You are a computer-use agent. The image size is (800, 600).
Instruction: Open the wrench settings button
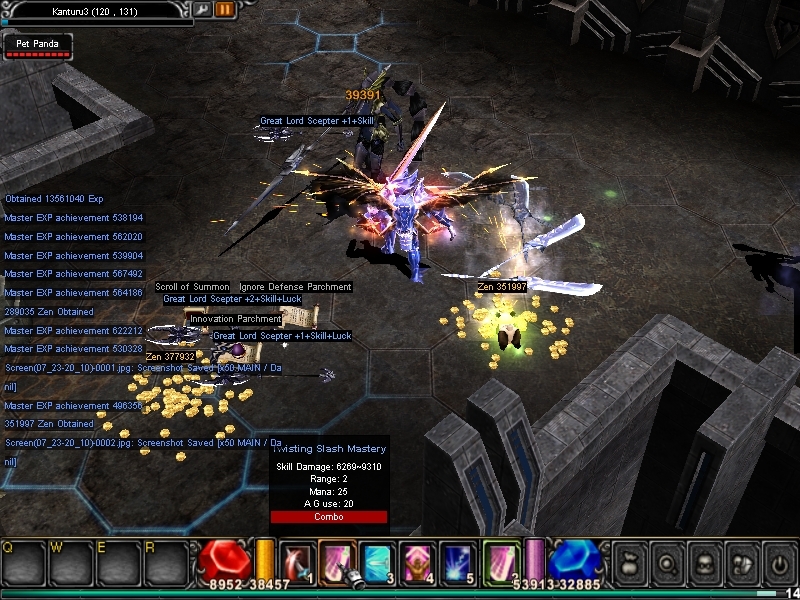click(x=203, y=9)
